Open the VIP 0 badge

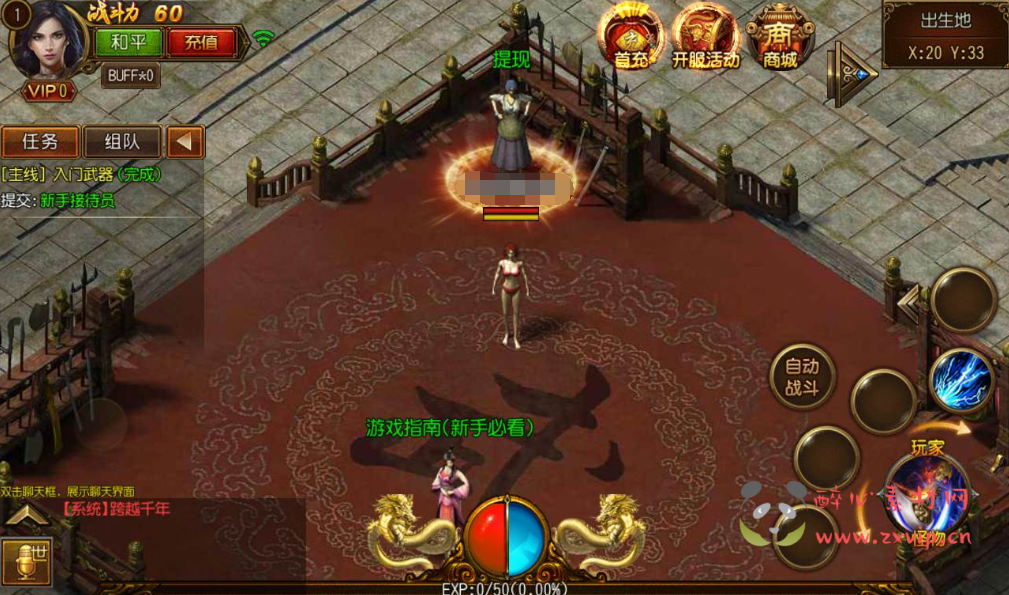click(x=47, y=91)
